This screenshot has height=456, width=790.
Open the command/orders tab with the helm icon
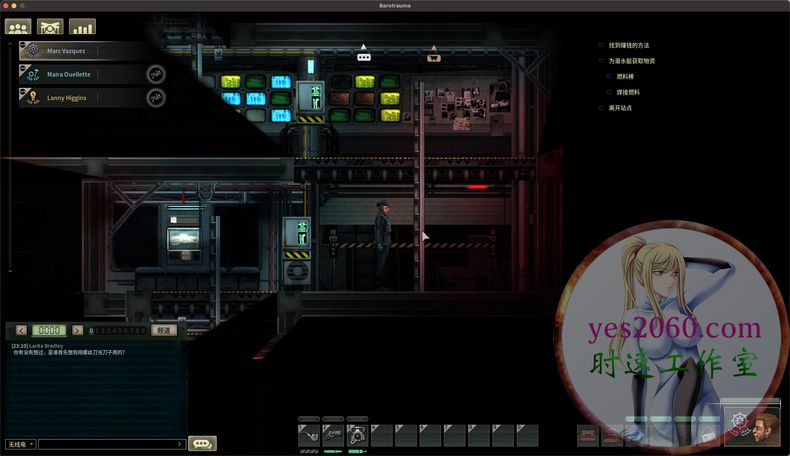(x=50, y=27)
